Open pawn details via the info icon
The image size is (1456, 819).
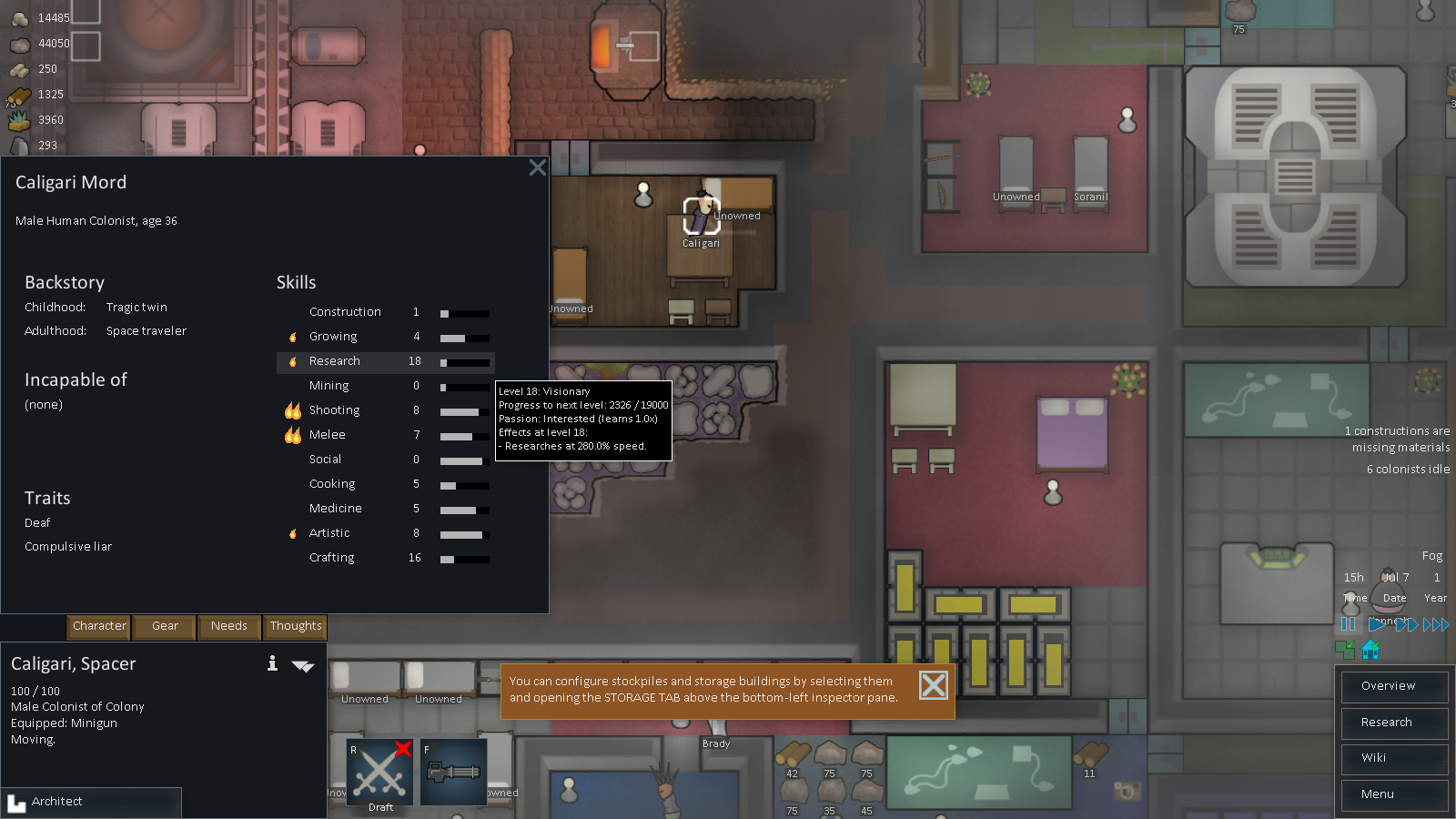click(271, 664)
